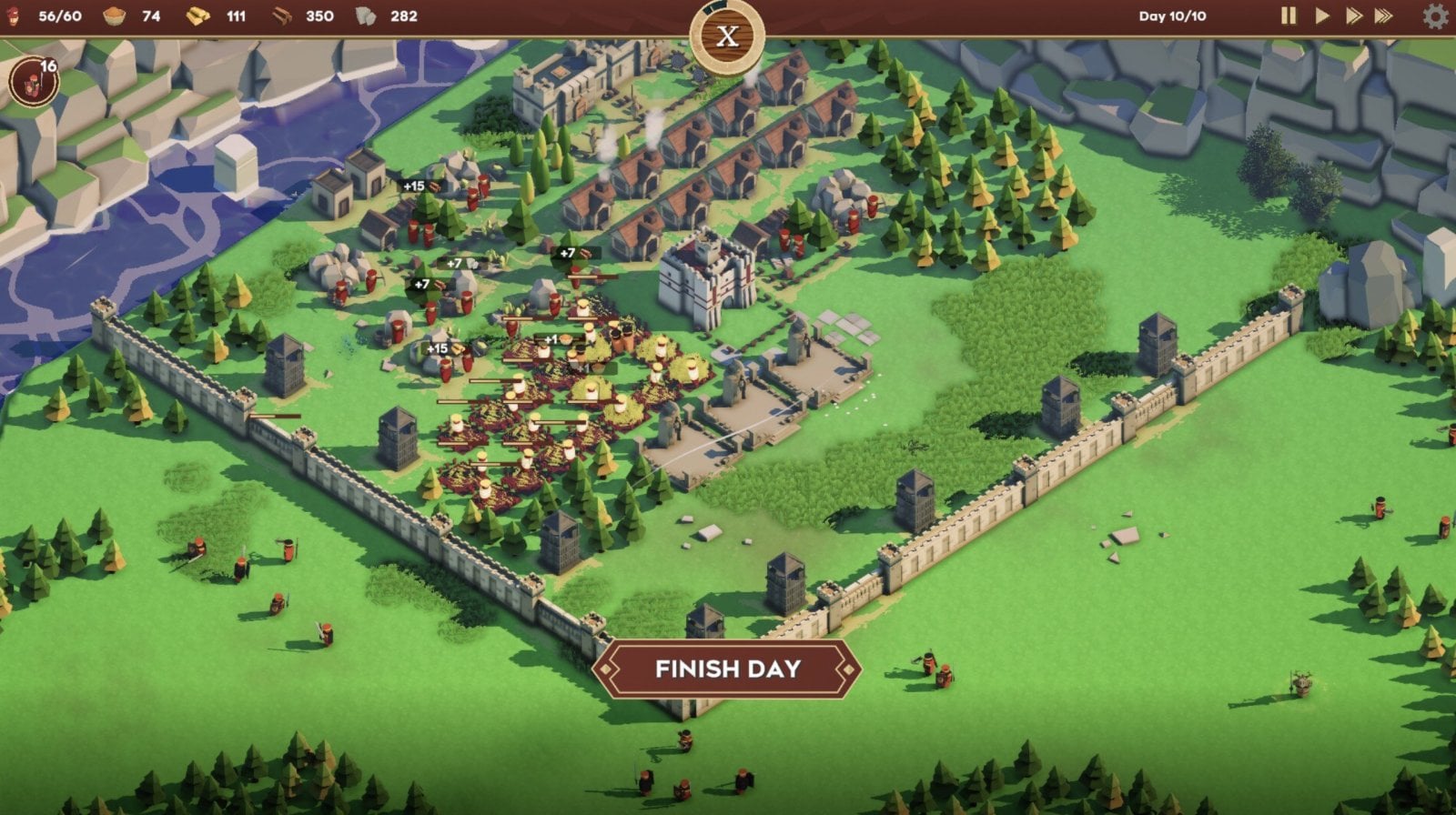1456x815 pixels.
Task: Click the Finish Day button
Action: coord(727,669)
